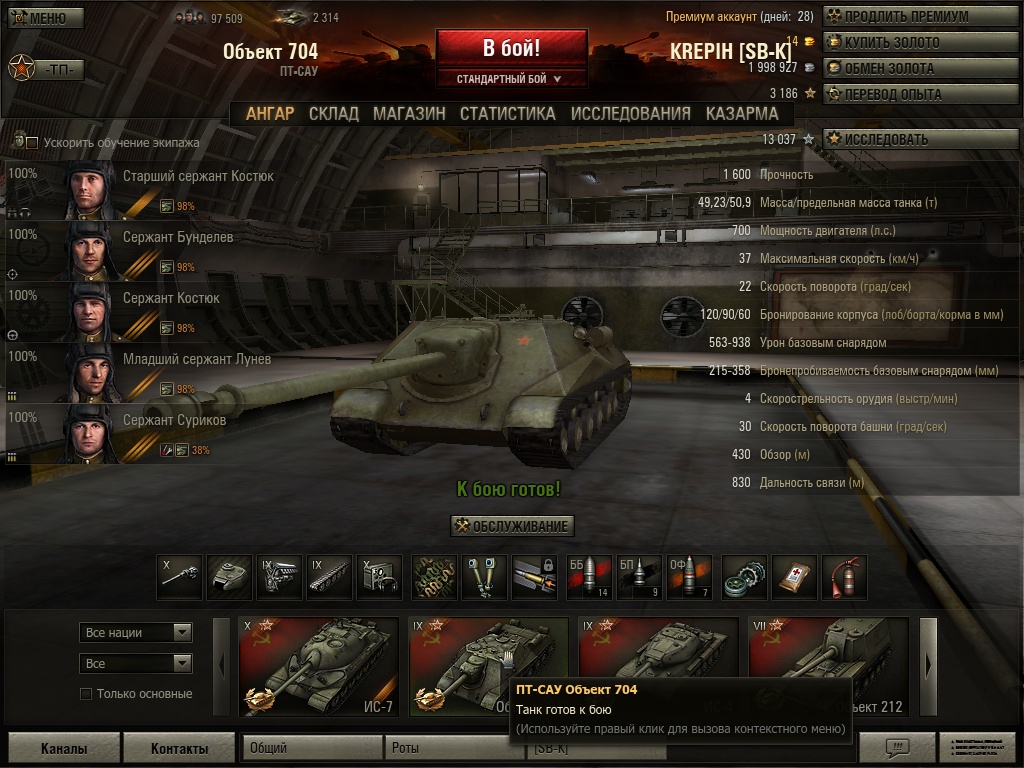Open the МАГАЗИН tab

(x=409, y=113)
